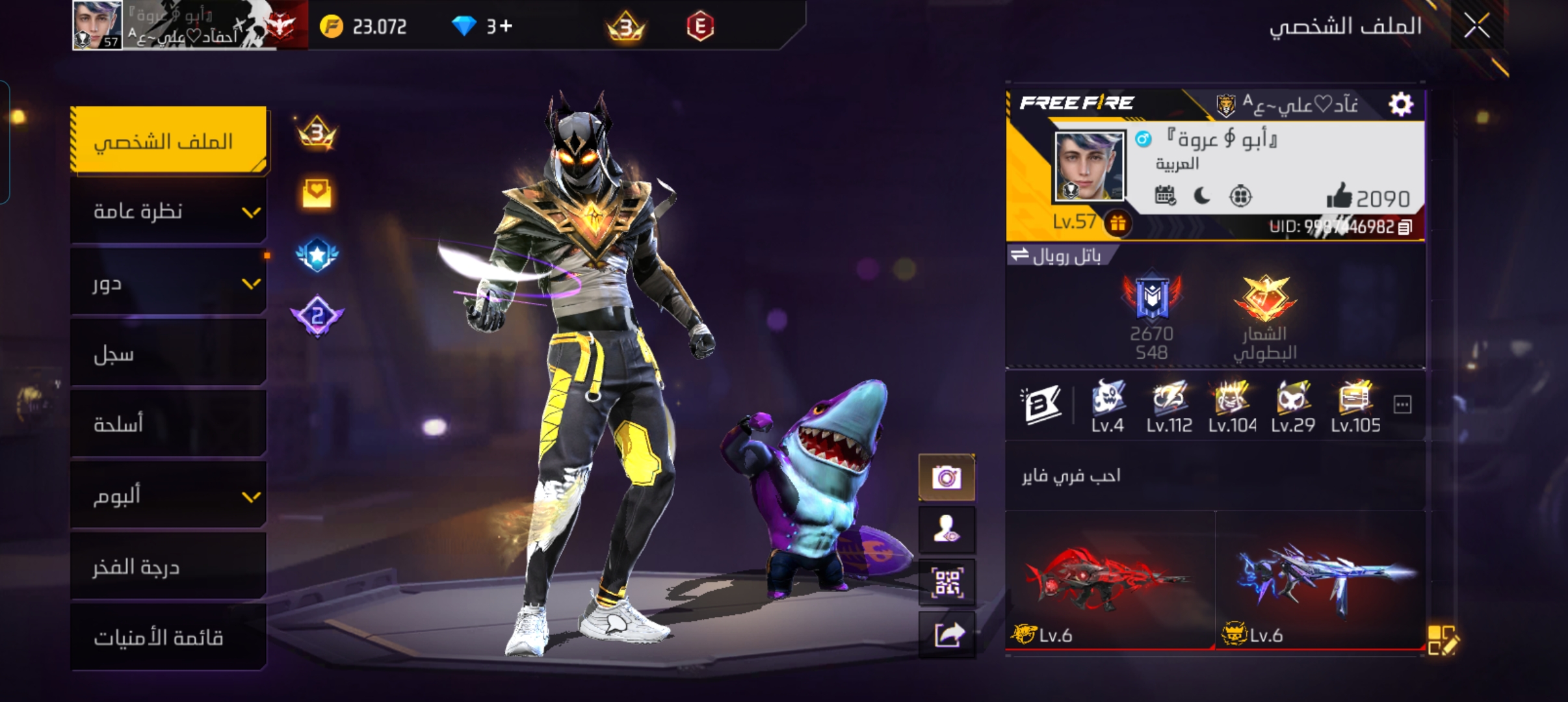
Task: Open the درجة الفخر tab
Action: click(168, 567)
